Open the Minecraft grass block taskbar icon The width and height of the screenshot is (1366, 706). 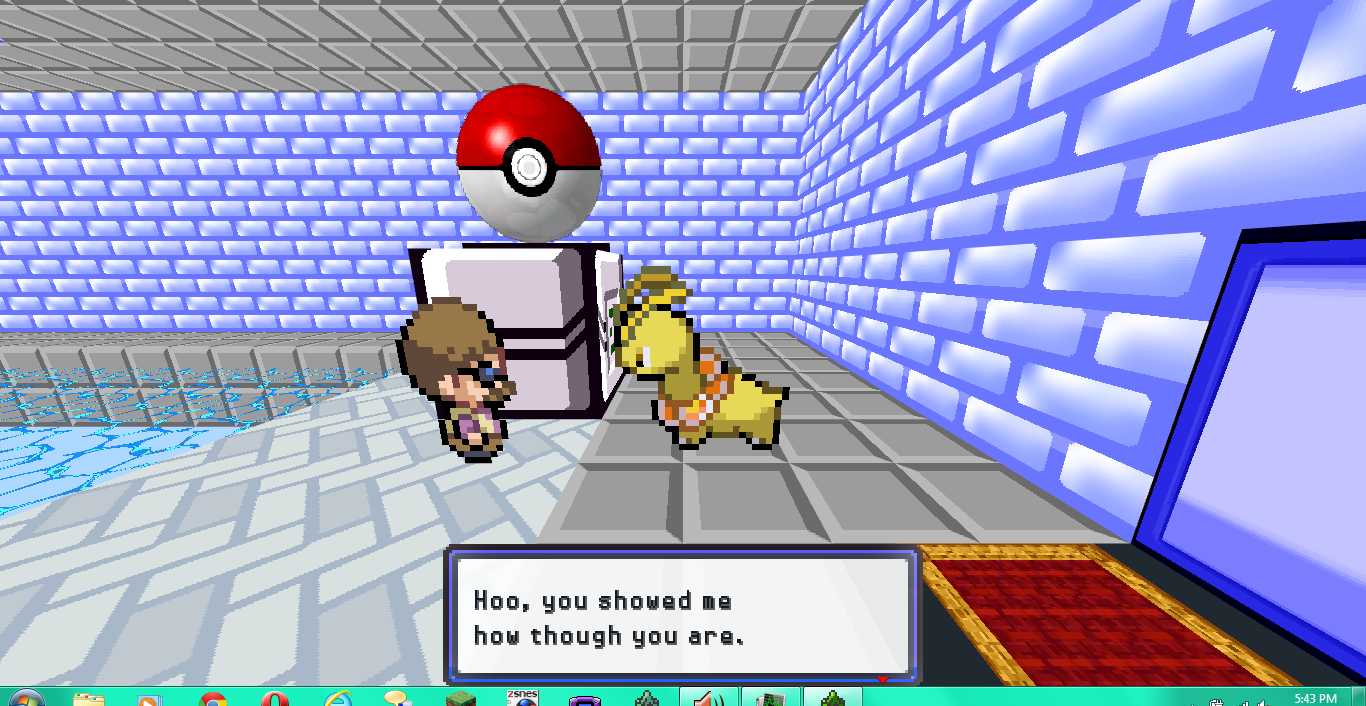point(460,698)
